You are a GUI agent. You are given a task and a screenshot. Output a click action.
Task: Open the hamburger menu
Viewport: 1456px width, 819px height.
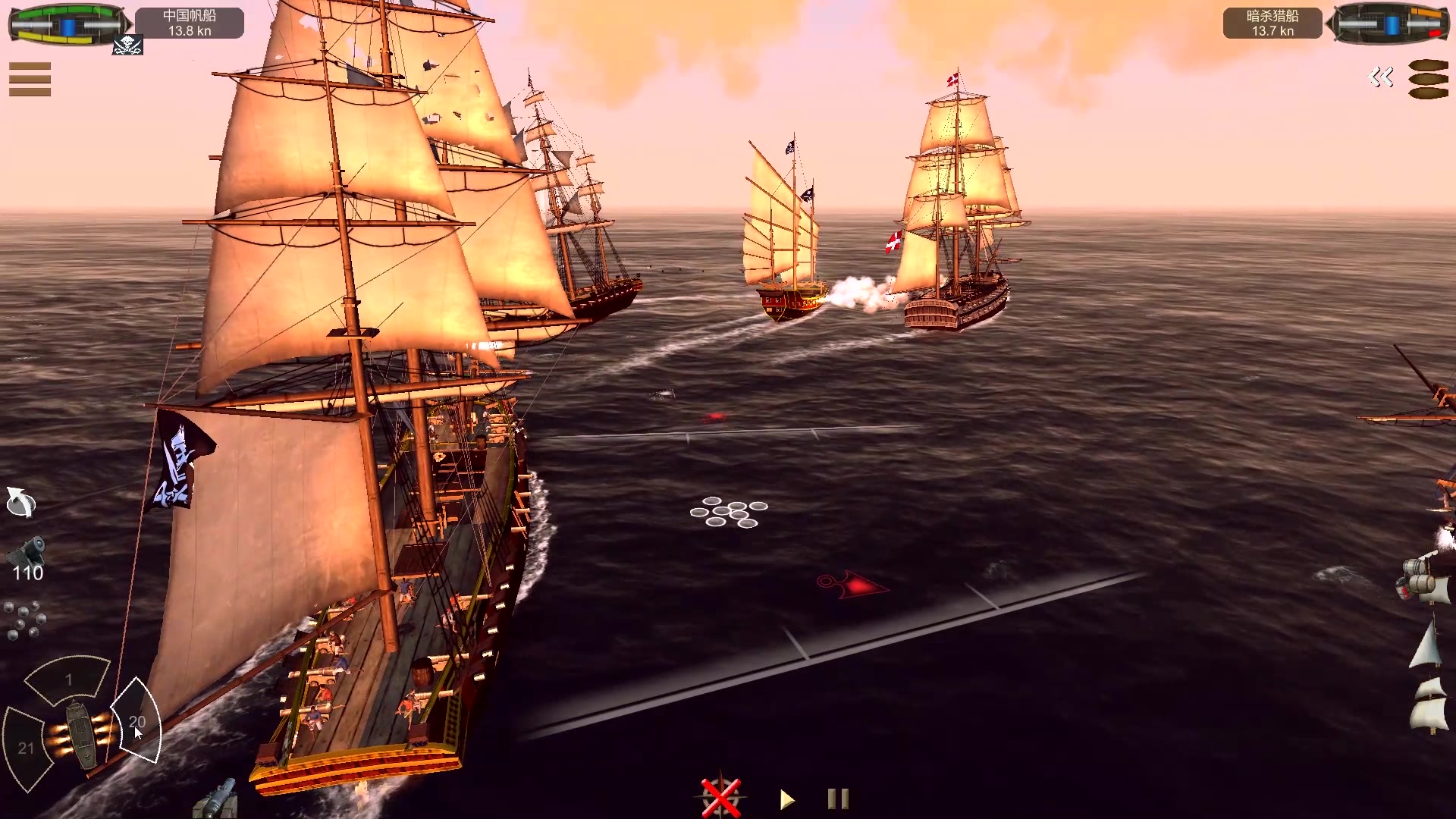pos(30,79)
